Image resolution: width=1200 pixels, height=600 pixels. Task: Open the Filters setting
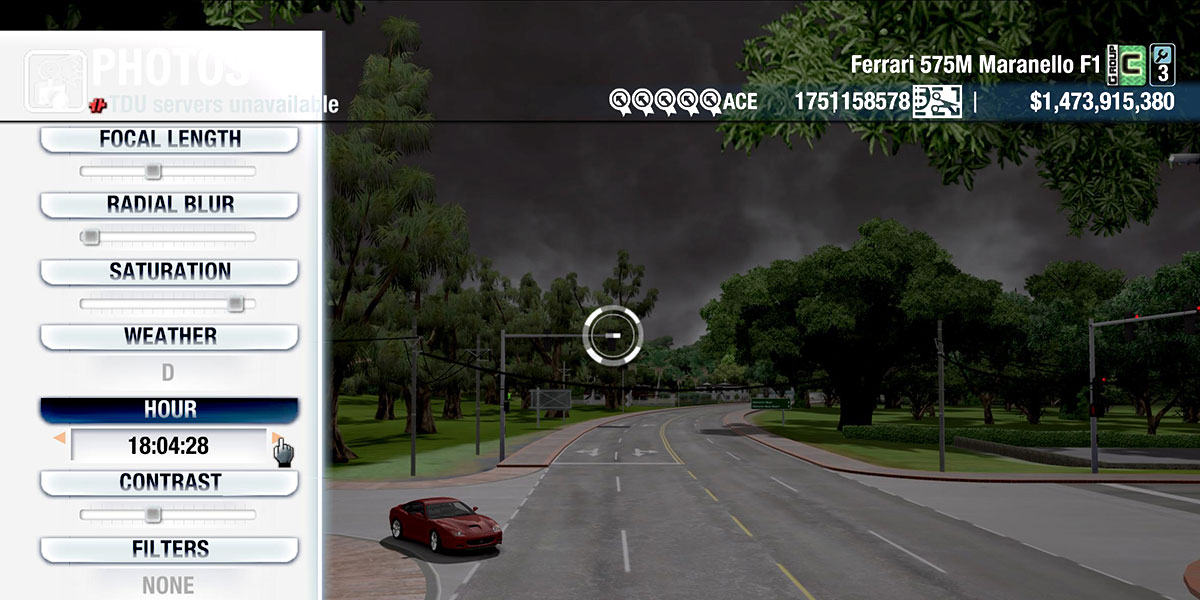[169, 550]
